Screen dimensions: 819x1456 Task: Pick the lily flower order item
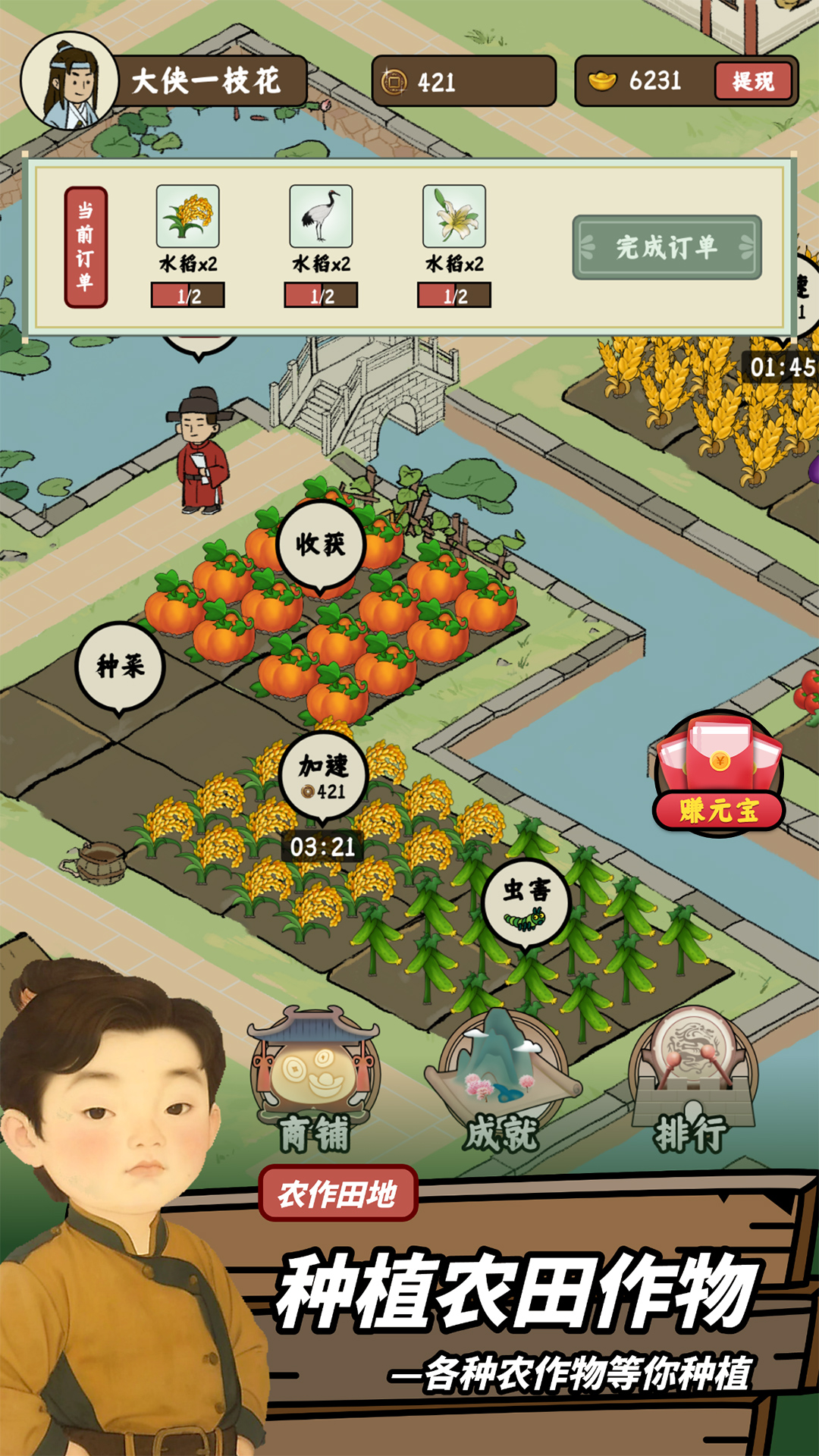tap(454, 217)
